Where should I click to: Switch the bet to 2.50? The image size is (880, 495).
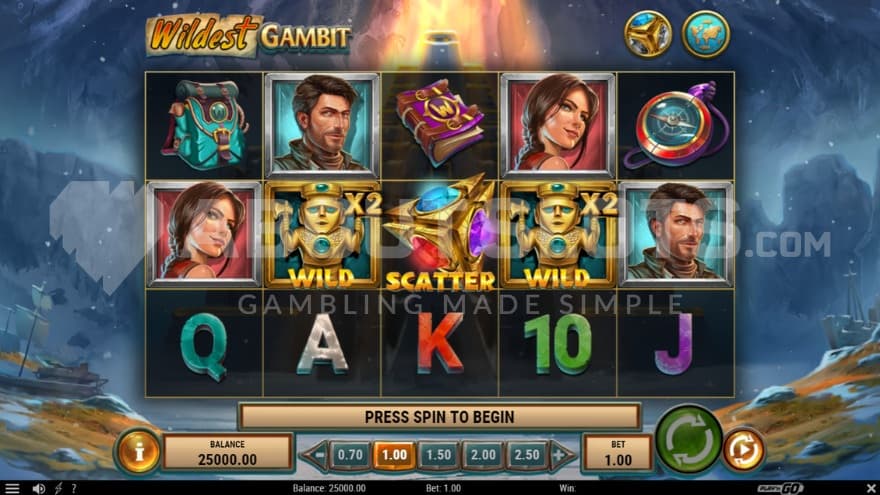click(x=527, y=455)
